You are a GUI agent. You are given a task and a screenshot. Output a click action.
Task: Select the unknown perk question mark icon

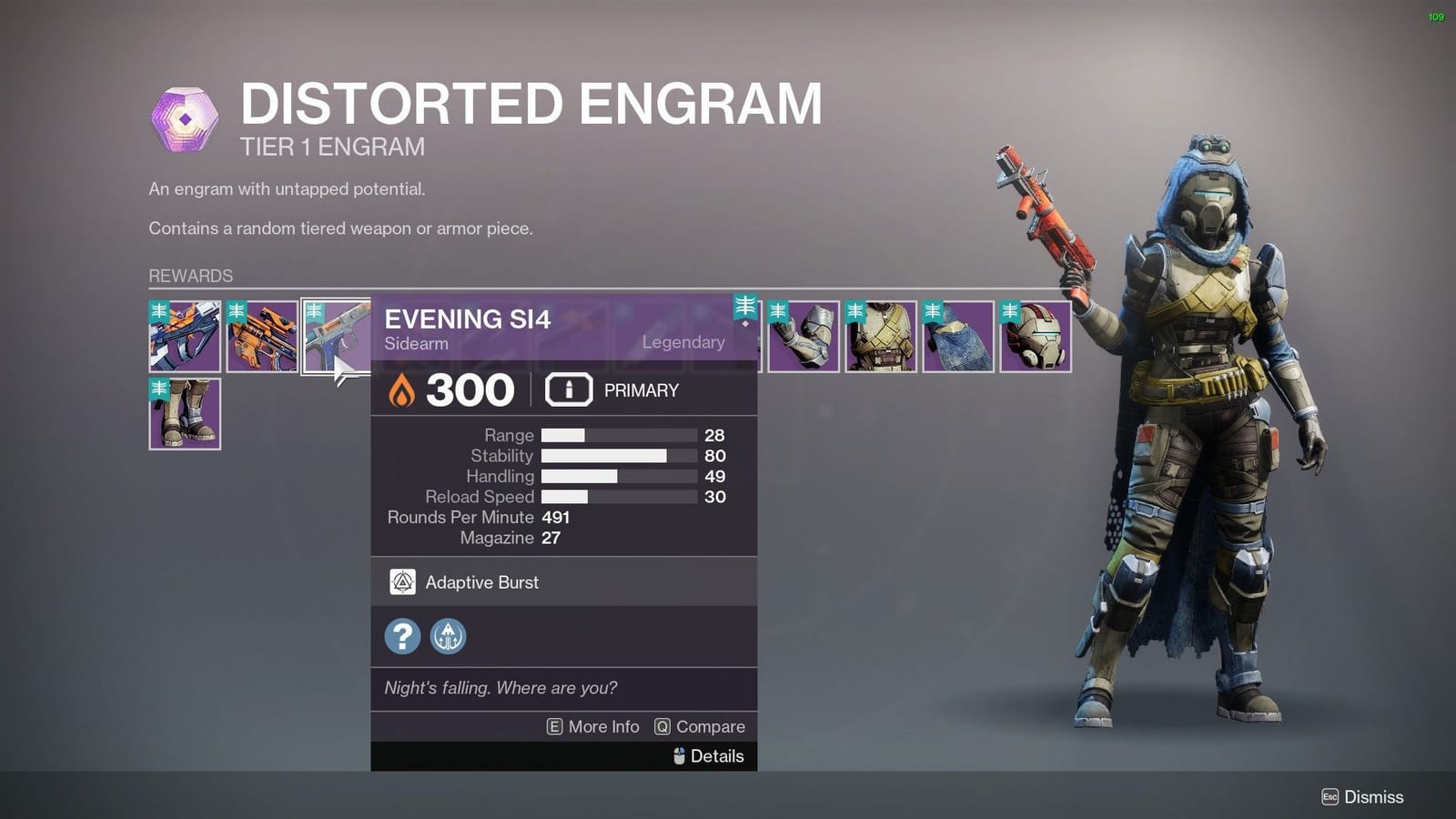pyautogui.click(x=401, y=636)
